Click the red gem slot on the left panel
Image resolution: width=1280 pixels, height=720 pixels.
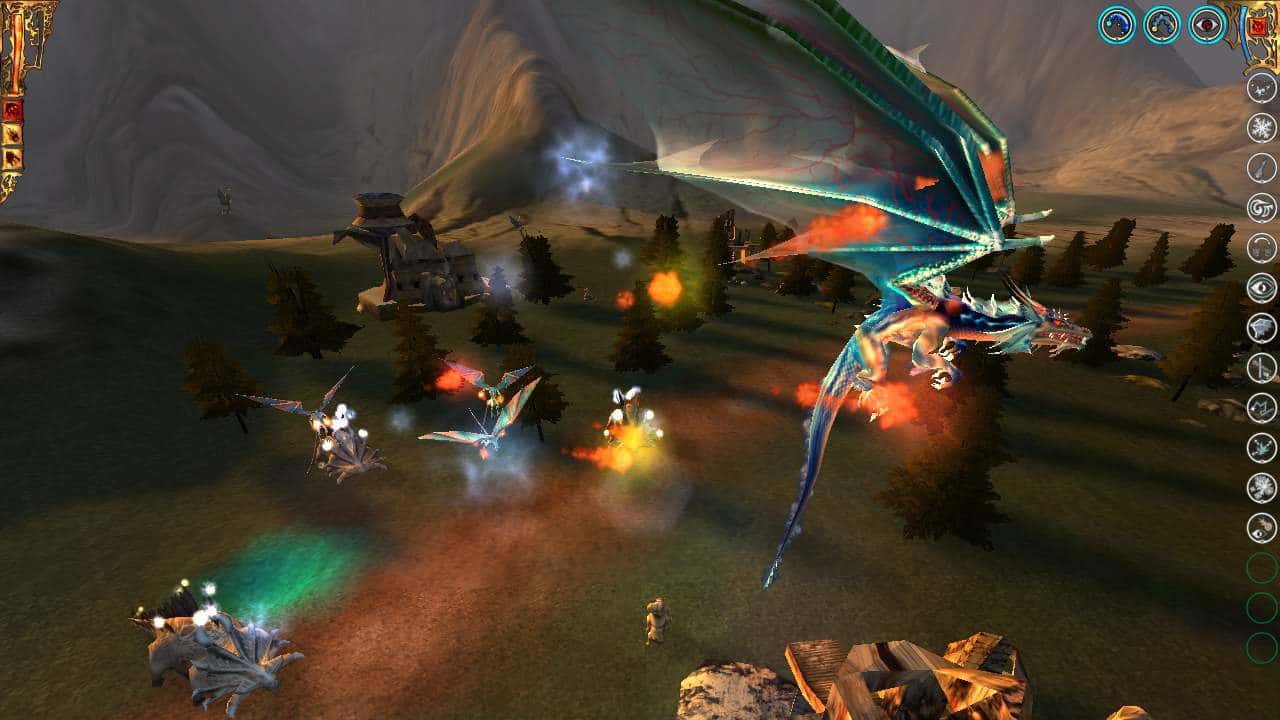[x=14, y=108]
